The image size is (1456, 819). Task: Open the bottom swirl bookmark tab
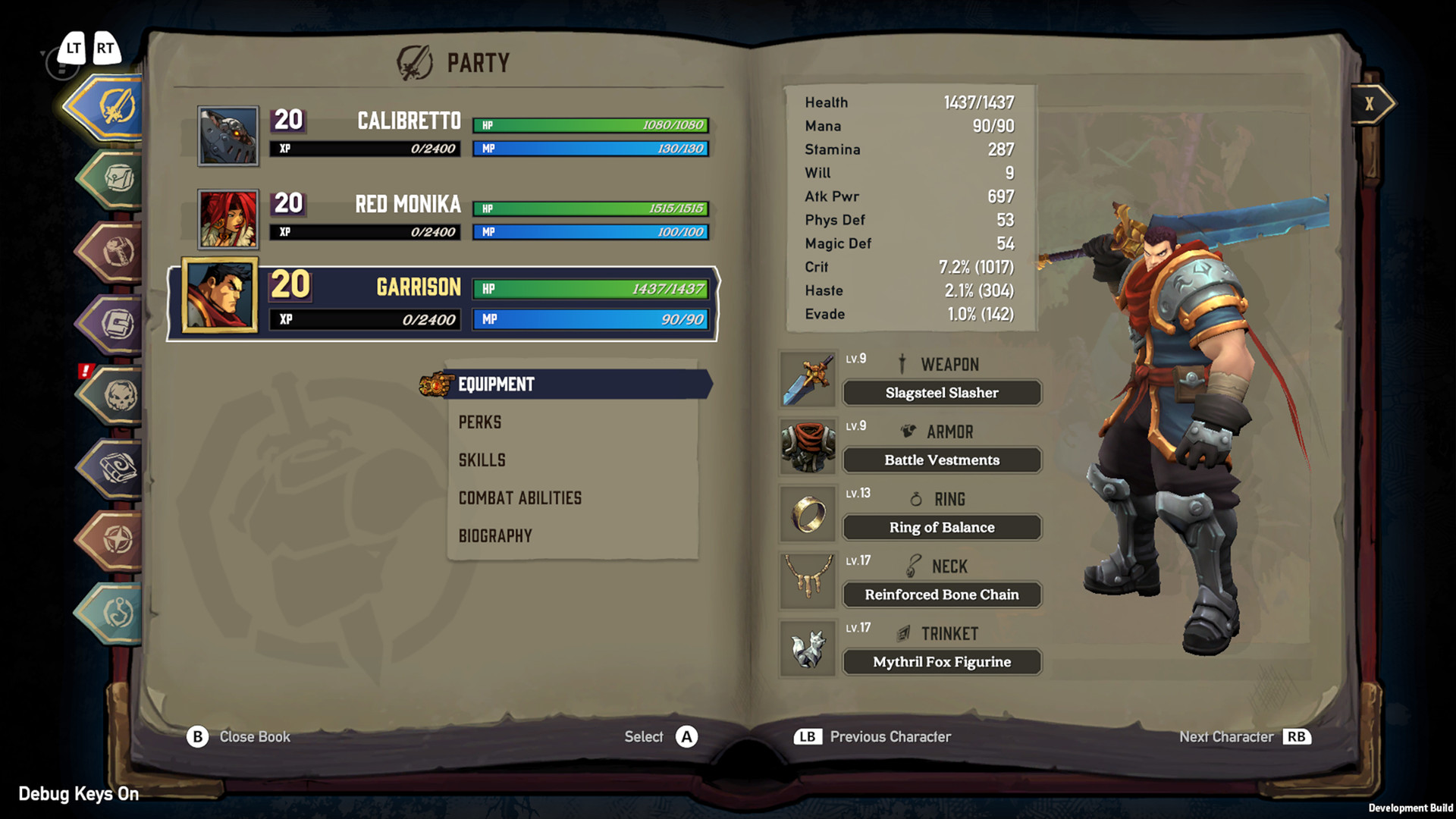click(x=115, y=612)
